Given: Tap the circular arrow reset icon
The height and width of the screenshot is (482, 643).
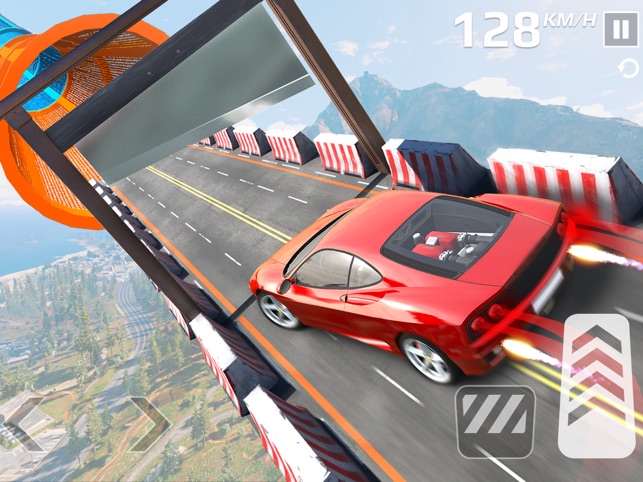Looking at the screenshot, I should pyautogui.click(x=628, y=68).
